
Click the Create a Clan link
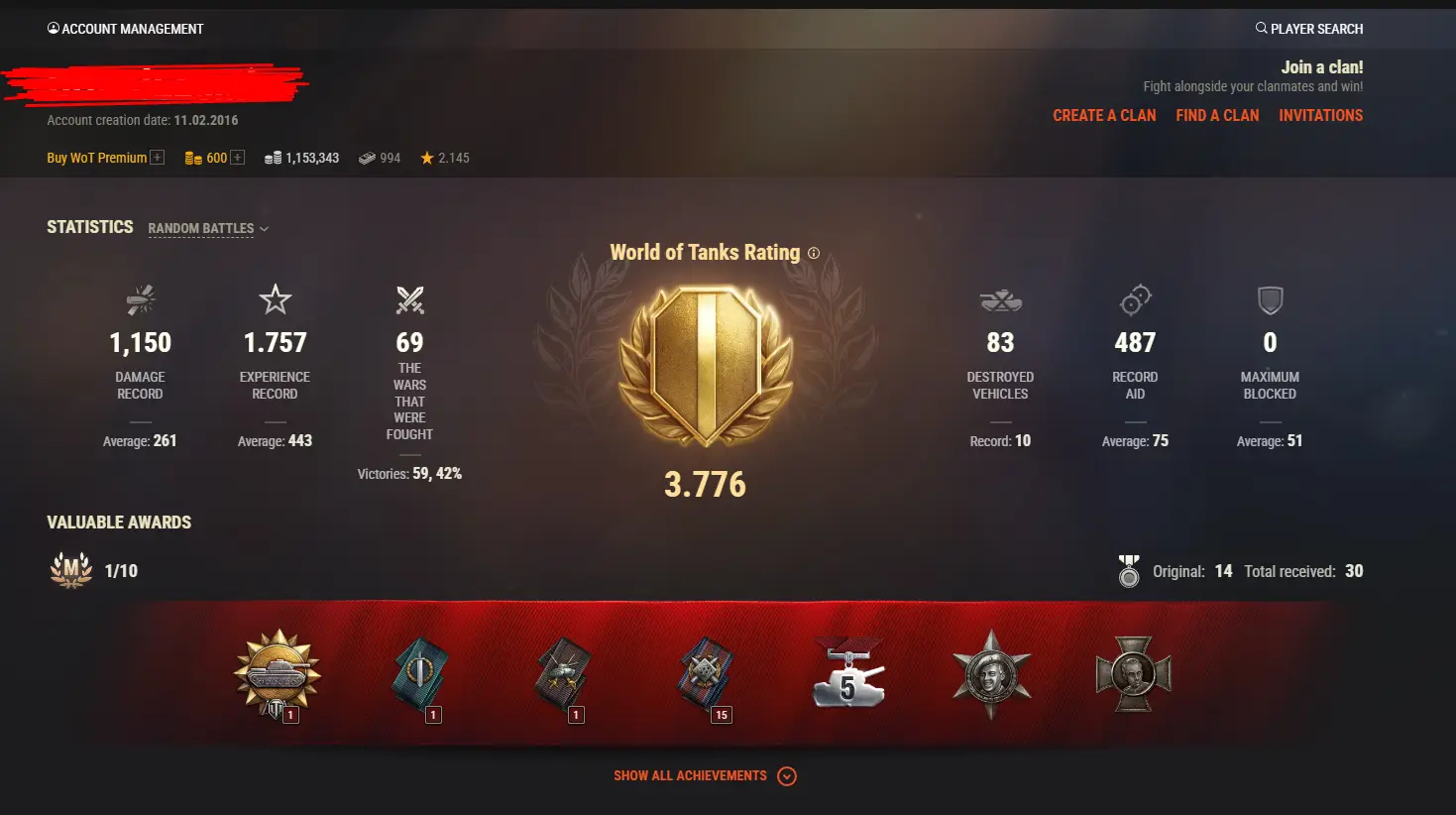pyautogui.click(x=1103, y=115)
